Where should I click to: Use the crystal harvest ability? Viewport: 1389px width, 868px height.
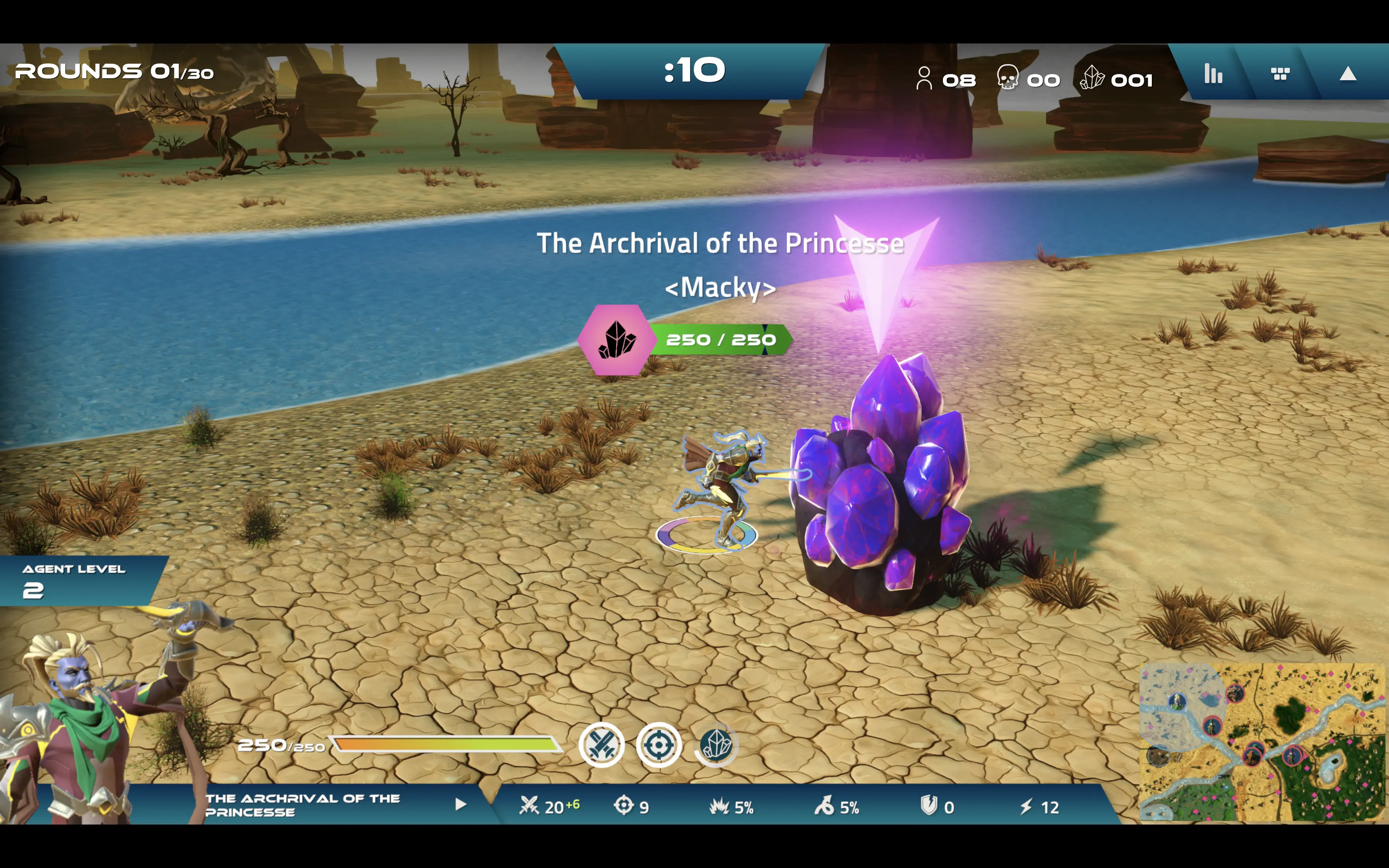pyautogui.click(x=716, y=745)
